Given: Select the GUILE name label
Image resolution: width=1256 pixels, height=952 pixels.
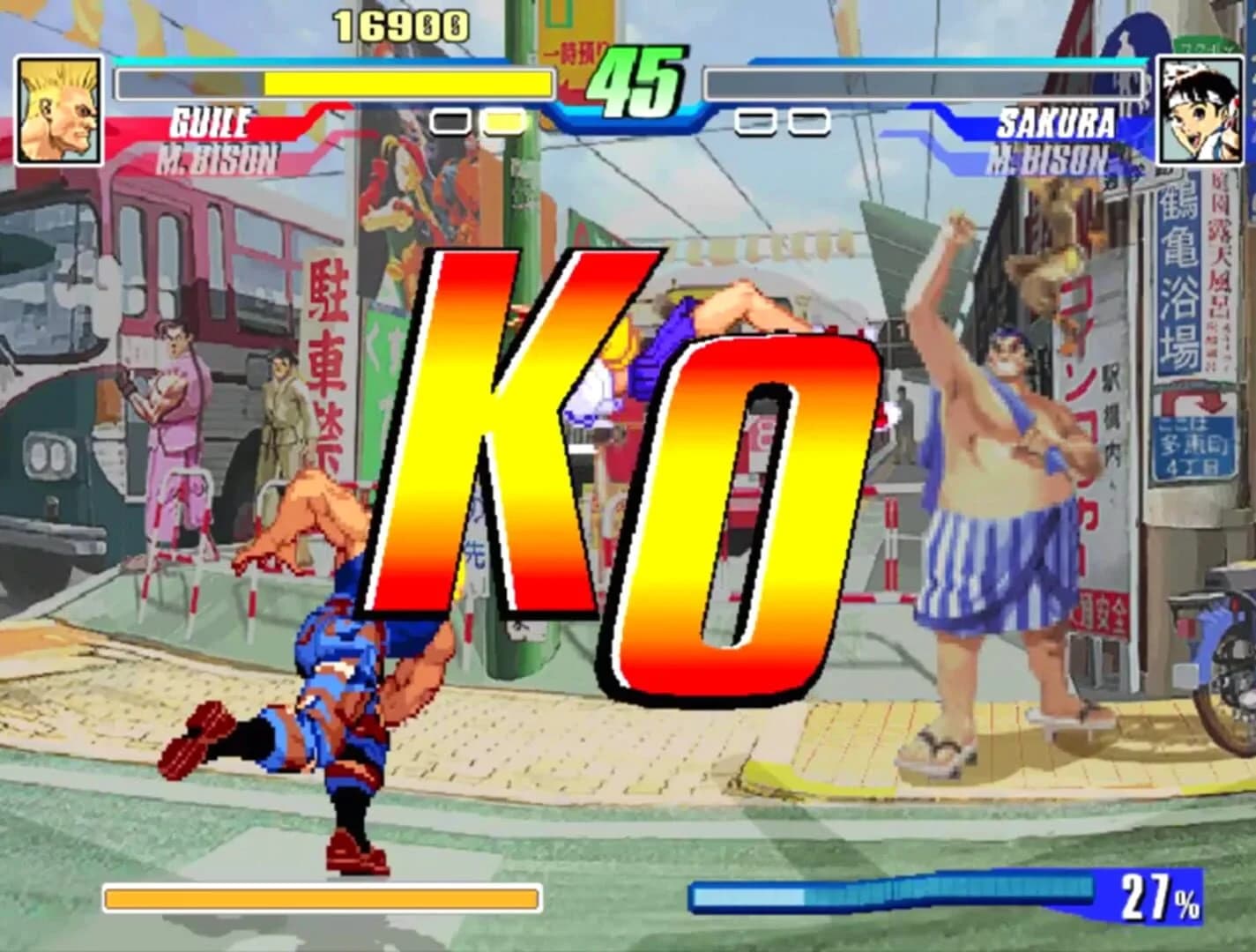Looking at the screenshot, I should click(212, 123).
